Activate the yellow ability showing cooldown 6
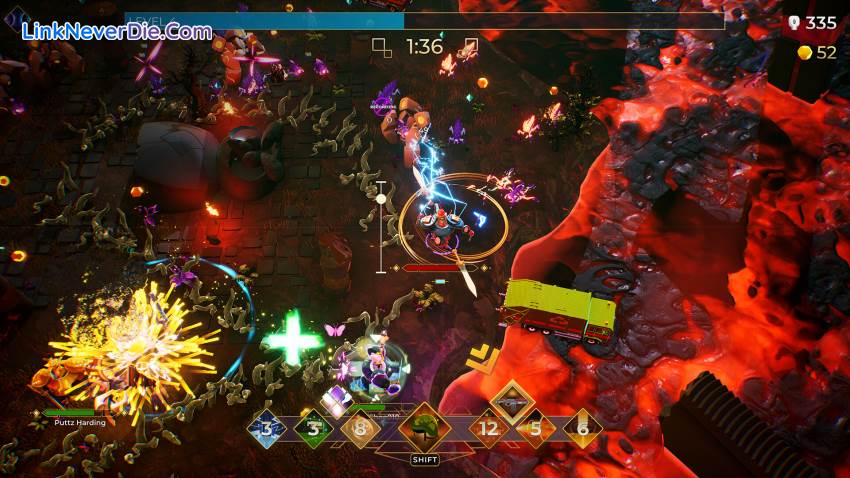850x478 pixels. [581, 429]
